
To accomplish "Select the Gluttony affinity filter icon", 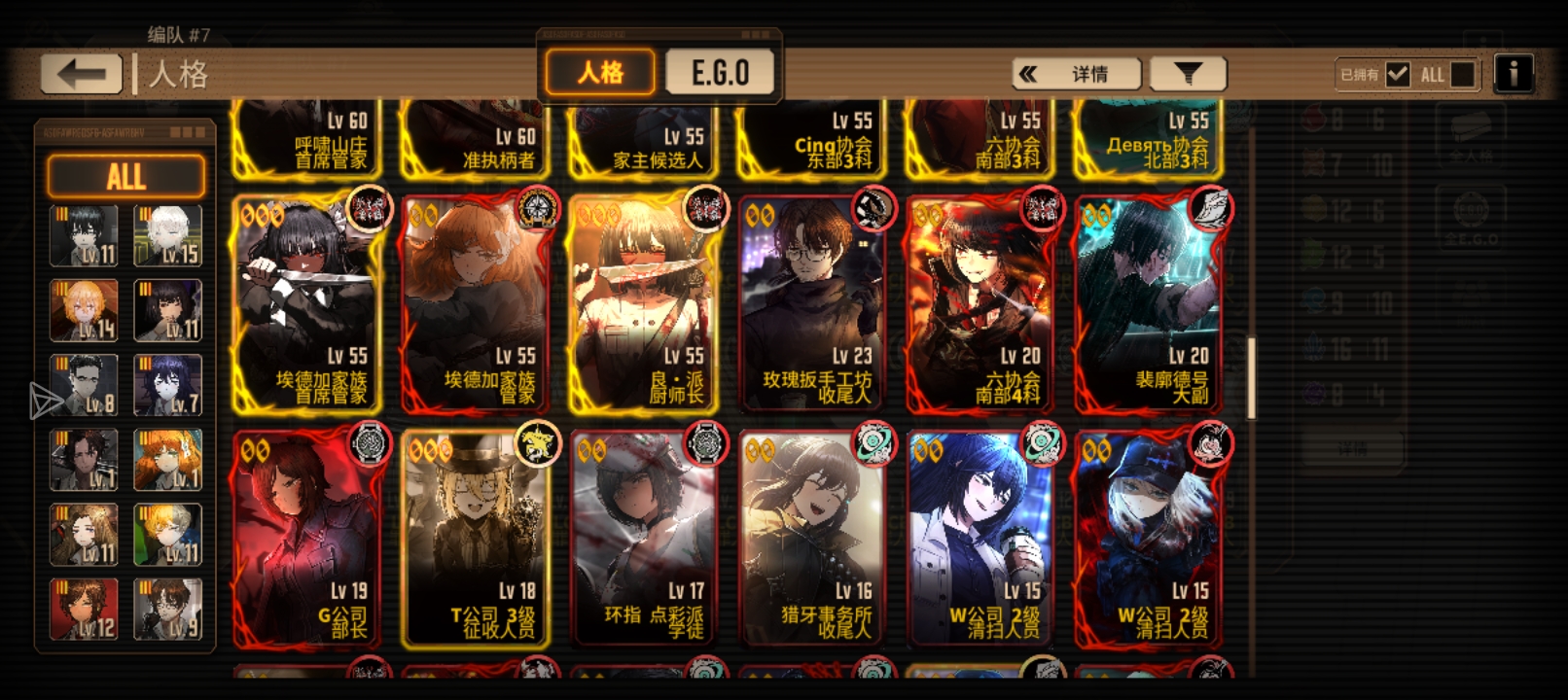I will point(1313,253).
